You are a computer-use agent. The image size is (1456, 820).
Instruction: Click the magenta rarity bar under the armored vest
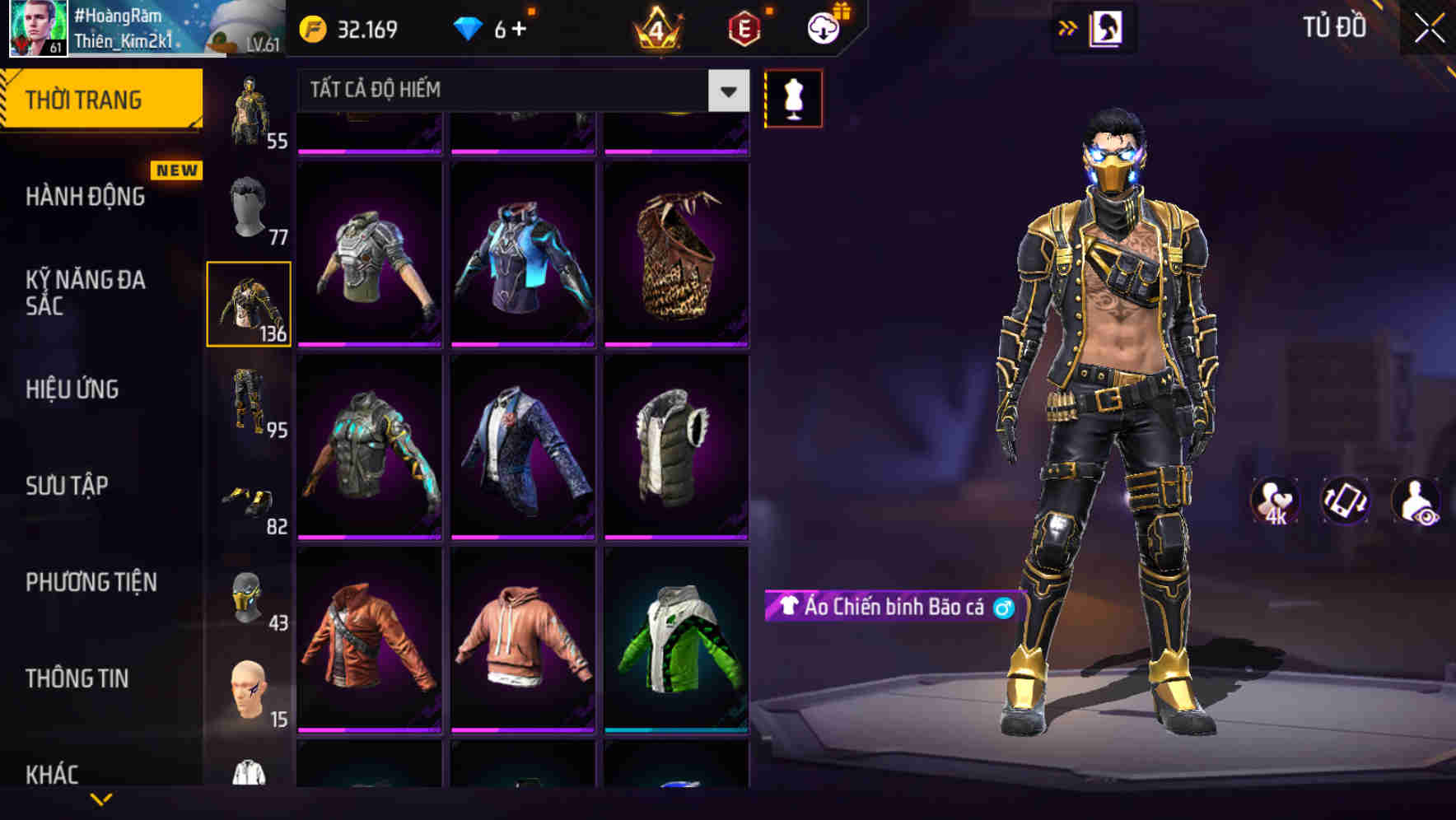(x=371, y=345)
